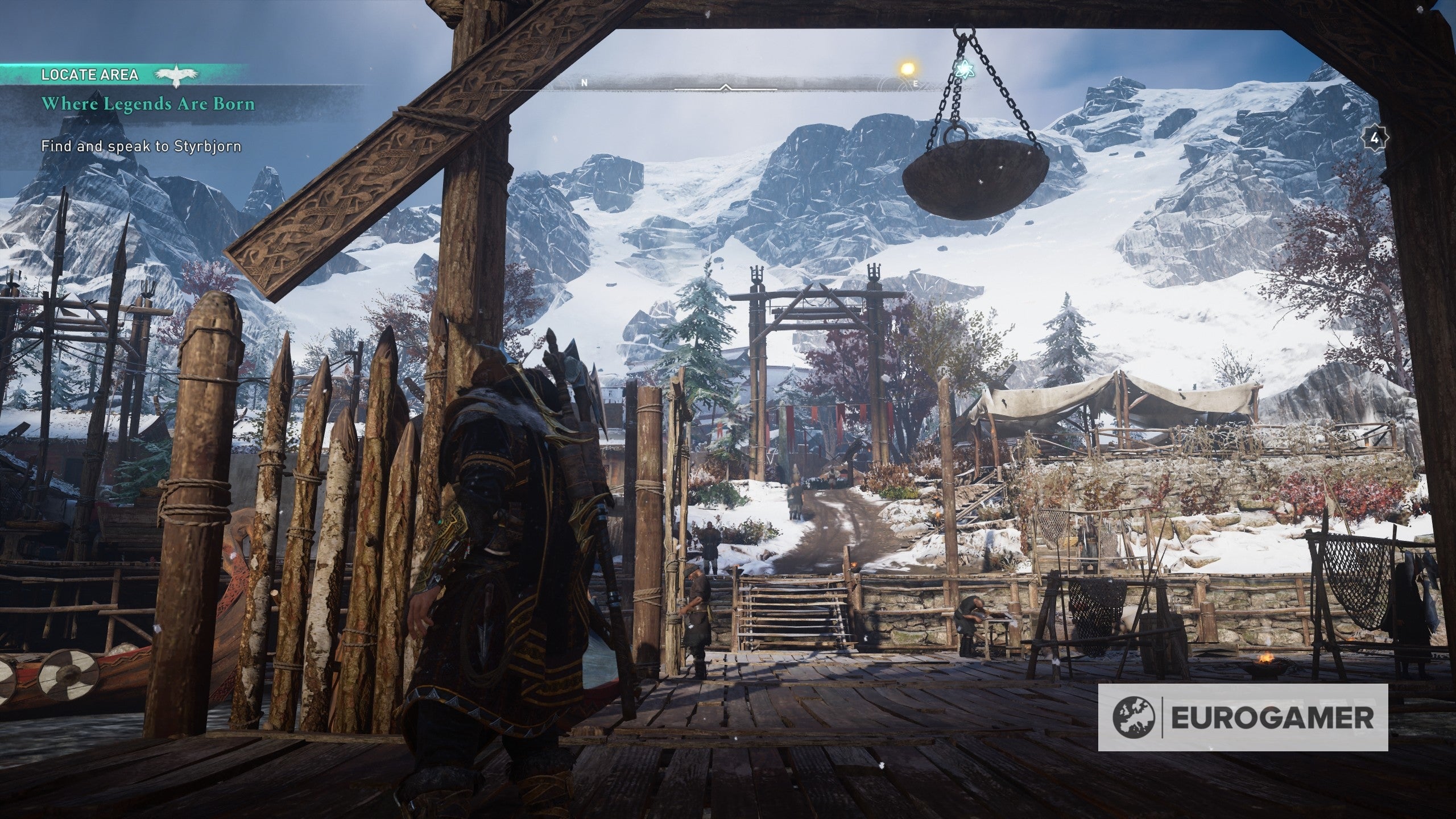Click the N compass direction letter
Viewport: 1456px width, 819px height.
[x=583, y=82]
